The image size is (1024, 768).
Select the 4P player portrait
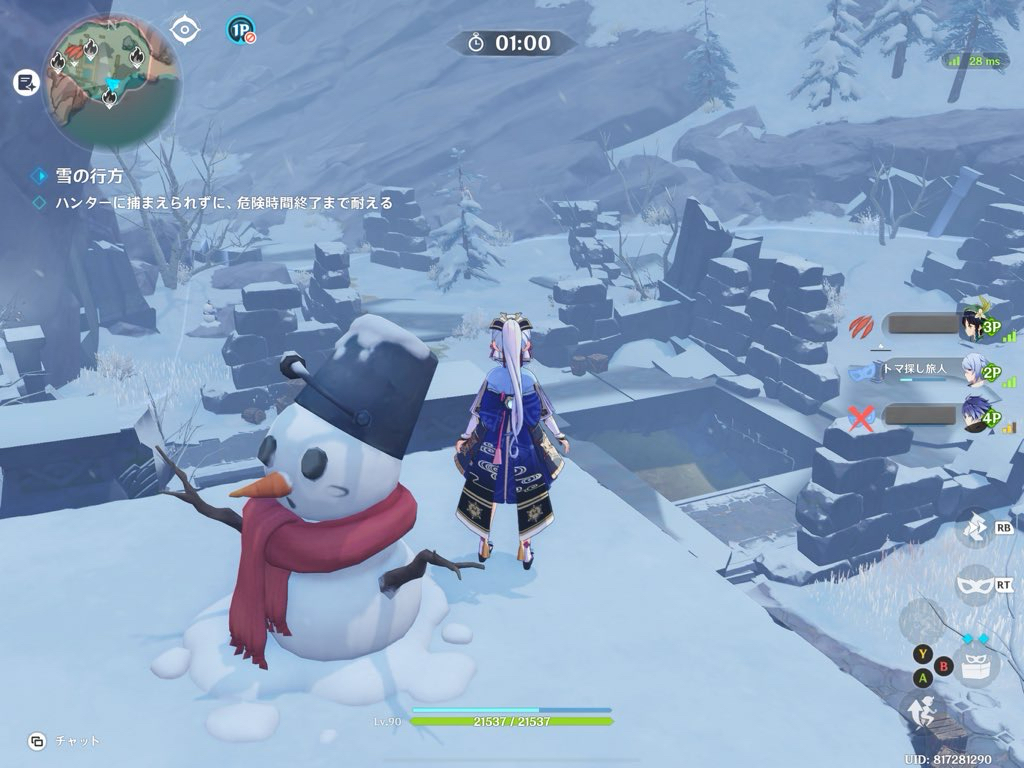click(974, 416)
